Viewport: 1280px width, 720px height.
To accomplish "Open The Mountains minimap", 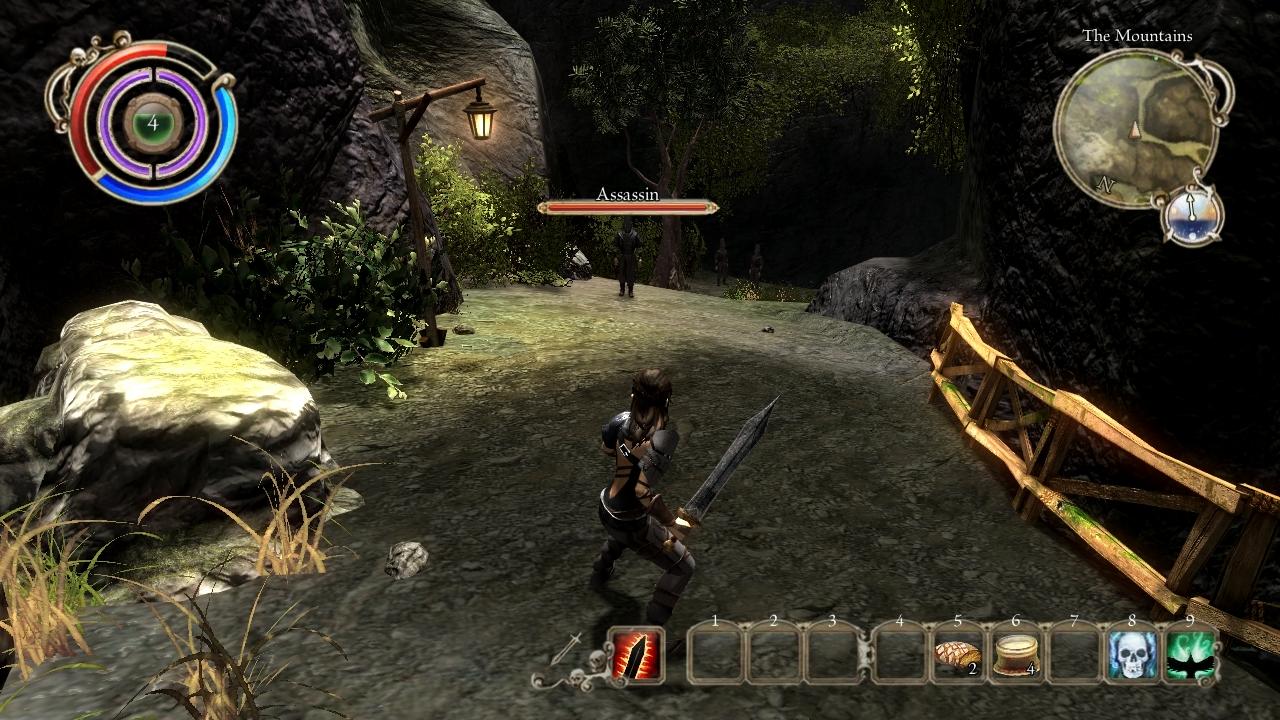I will coord(1135,128).
